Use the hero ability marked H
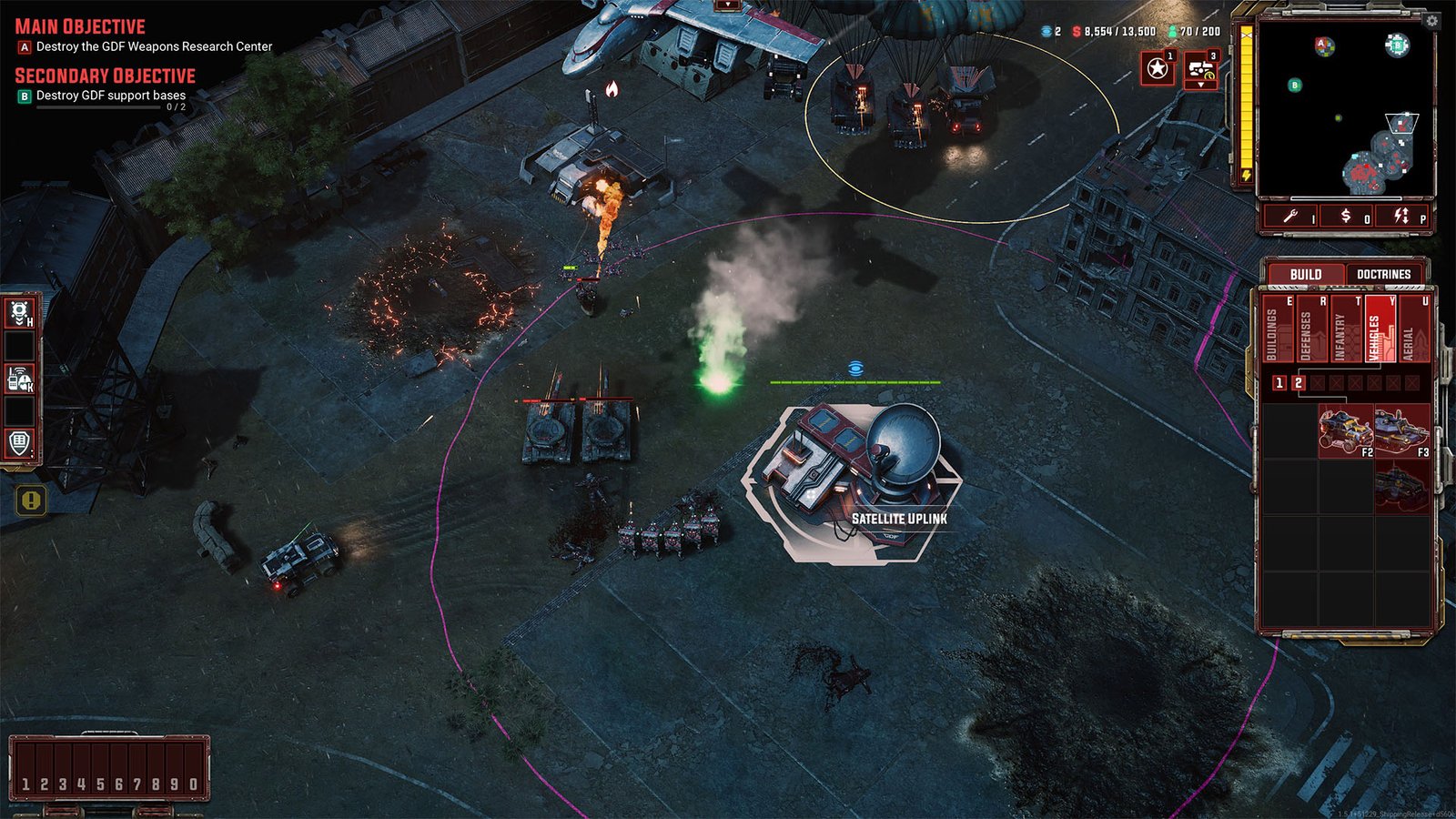Image resolution: width=1456 pixels, height=819 pixels. tap(18, 312)
